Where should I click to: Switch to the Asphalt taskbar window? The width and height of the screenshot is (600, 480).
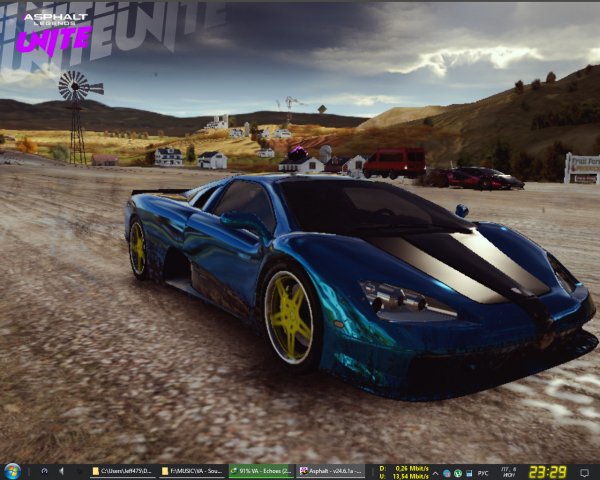pos(330,471)
